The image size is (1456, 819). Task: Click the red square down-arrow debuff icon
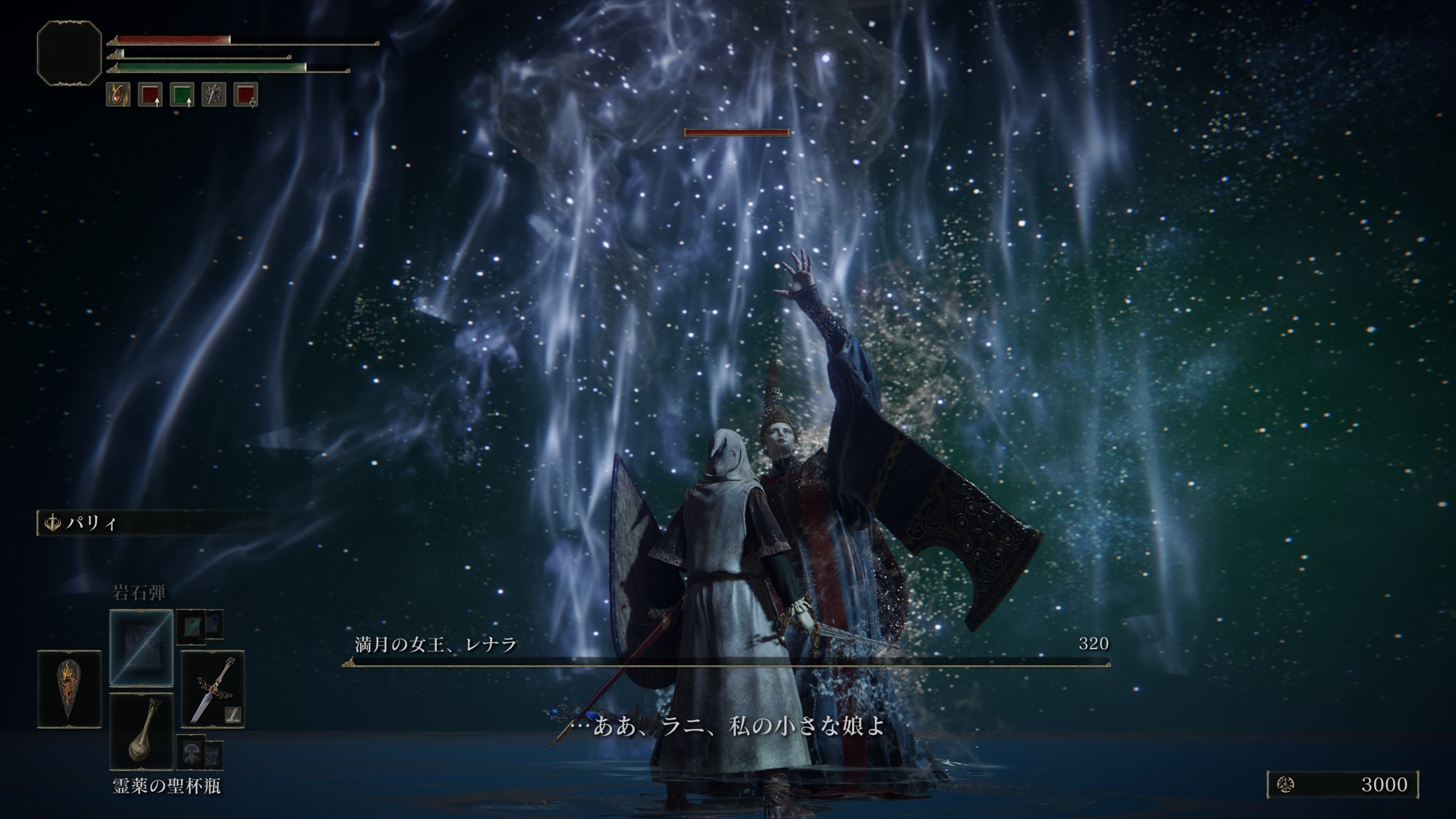(245, 95)
